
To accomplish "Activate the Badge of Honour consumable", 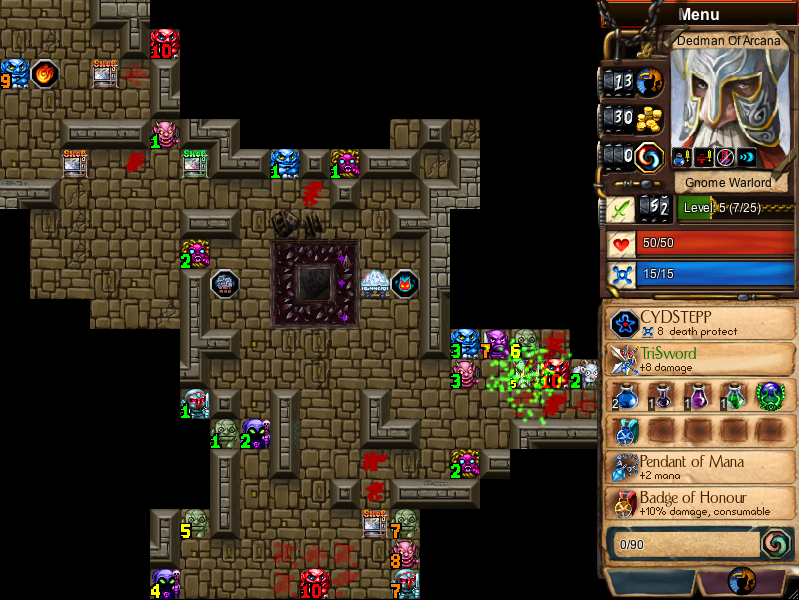I will click(x=626, y=504).
